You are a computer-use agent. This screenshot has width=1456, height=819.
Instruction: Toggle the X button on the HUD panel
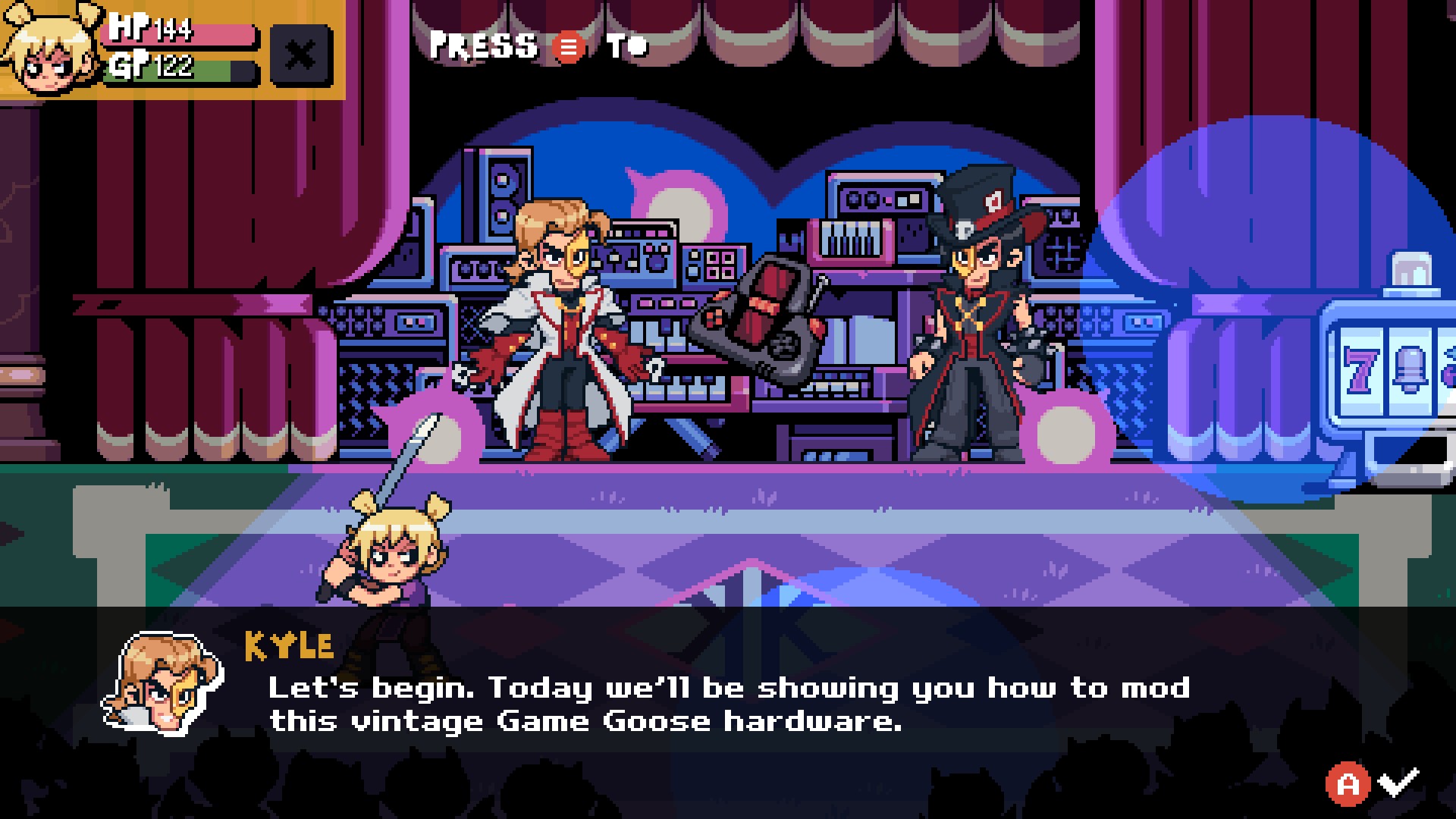tap(301, 54)
